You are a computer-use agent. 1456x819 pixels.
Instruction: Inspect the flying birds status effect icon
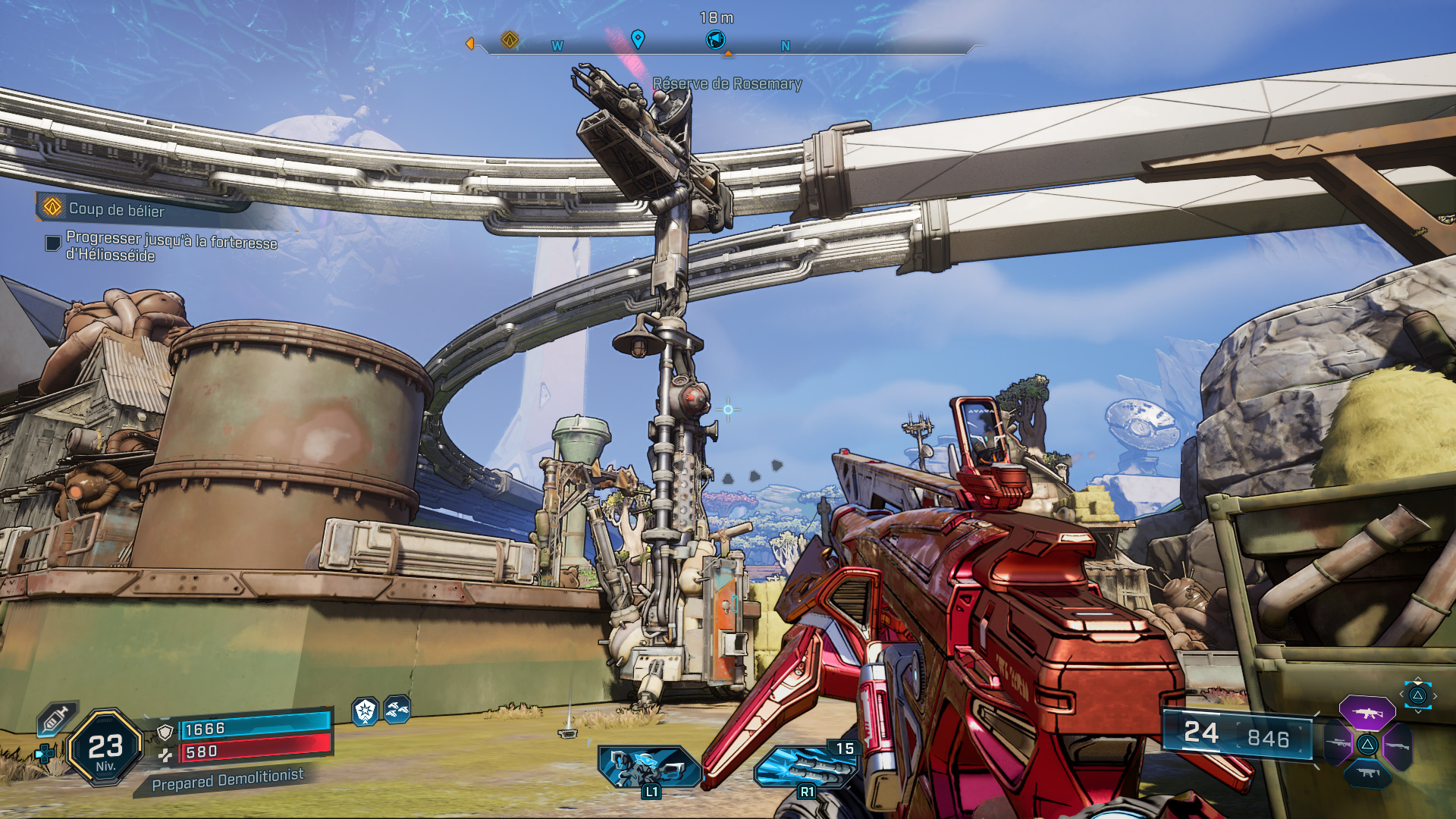pyautogui.click(x=397, y=710)
